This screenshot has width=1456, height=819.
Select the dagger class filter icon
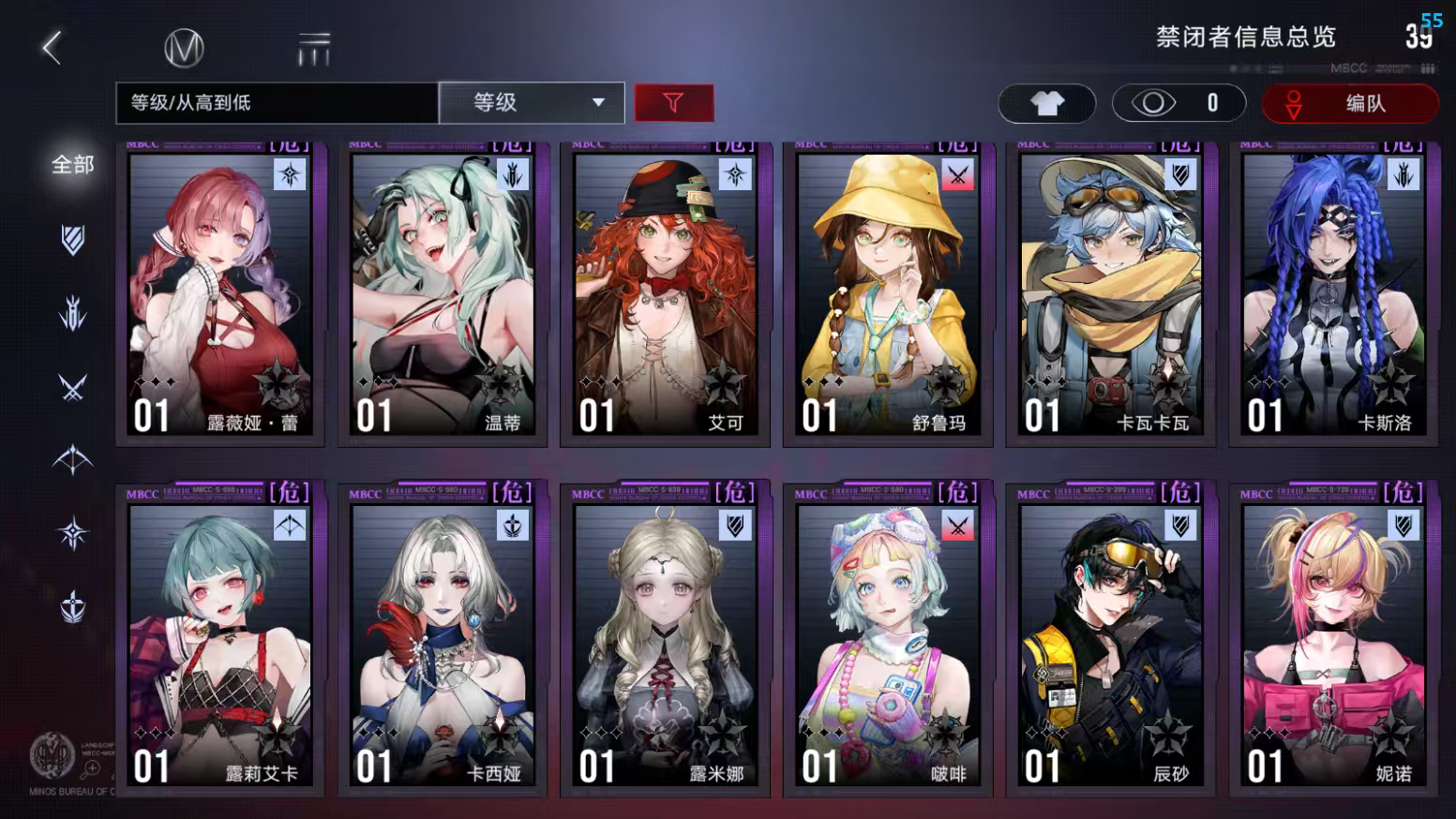click(73, 312)
